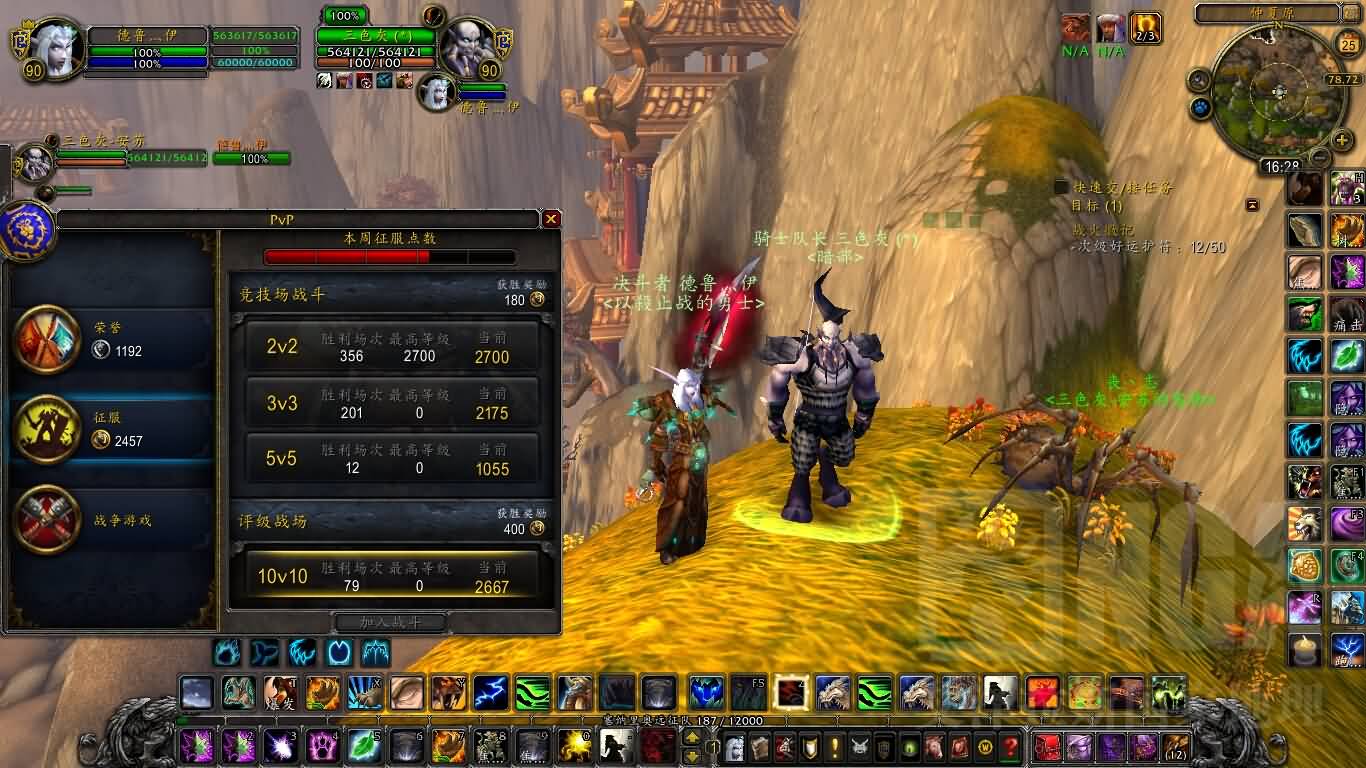The width and height of the screenshot is (1366, 768).
Task: Zoom out the minimap with the minus button
Action: [x=1320, y=157]
